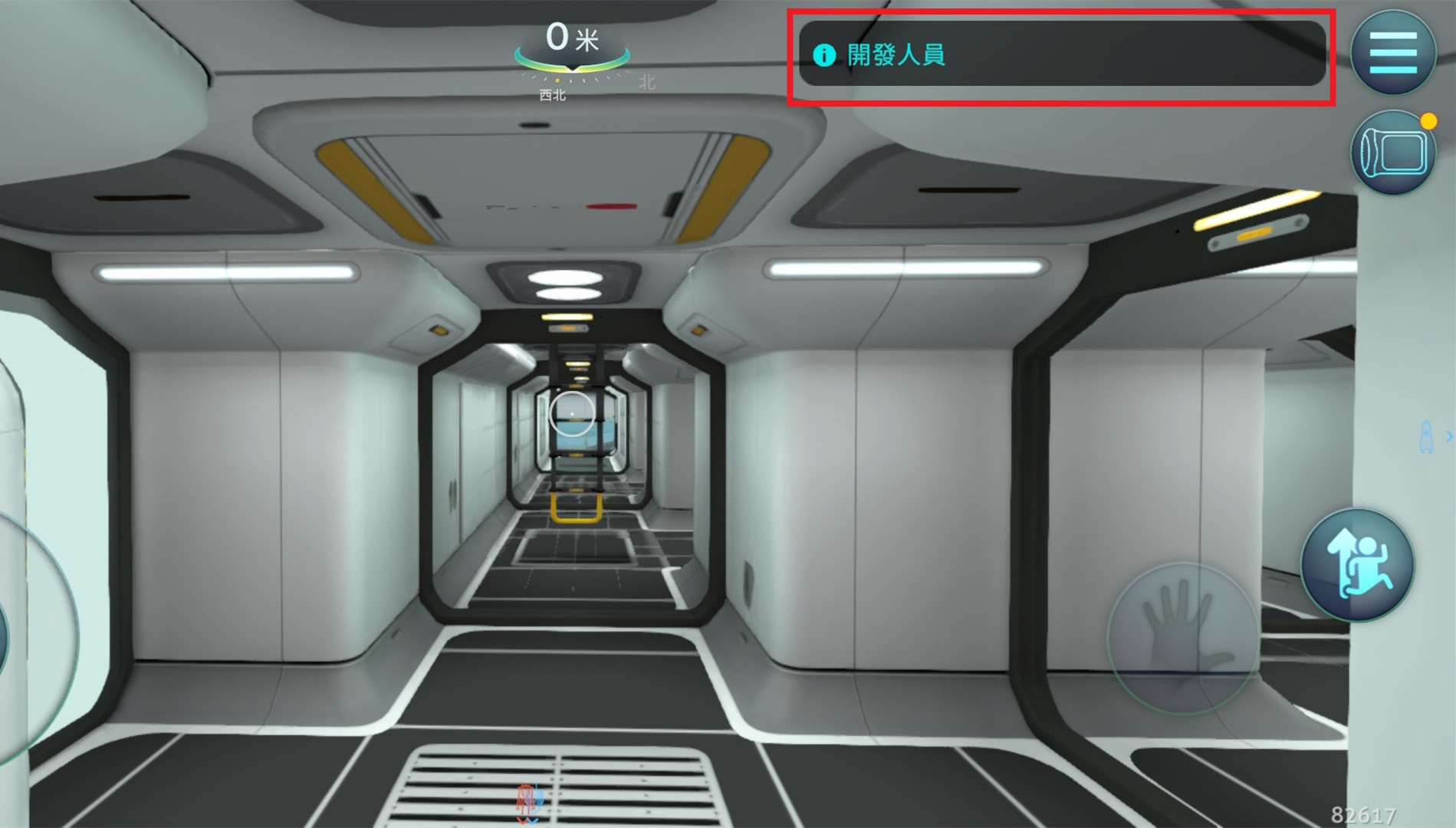The image size is (1456, 828).
Task: Open the hamburger menu button
Action: coord(1392,52)
